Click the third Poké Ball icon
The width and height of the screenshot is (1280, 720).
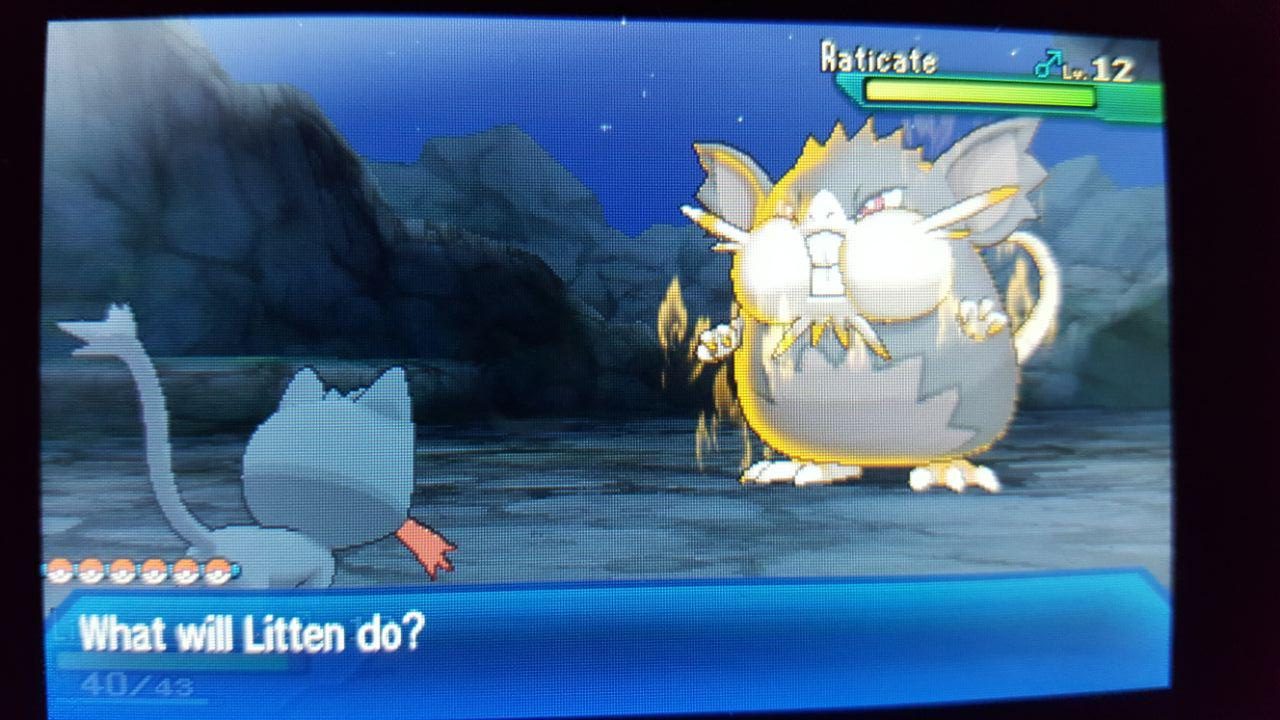(x=121, y=572)
